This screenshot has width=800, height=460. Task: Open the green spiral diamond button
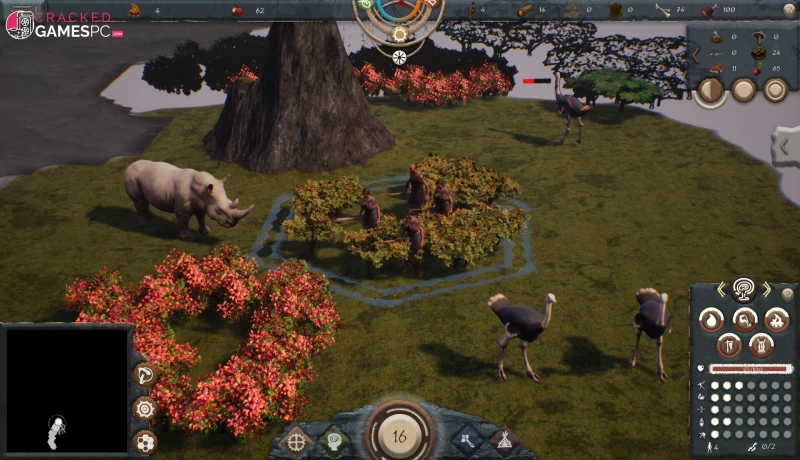point(333,439)
